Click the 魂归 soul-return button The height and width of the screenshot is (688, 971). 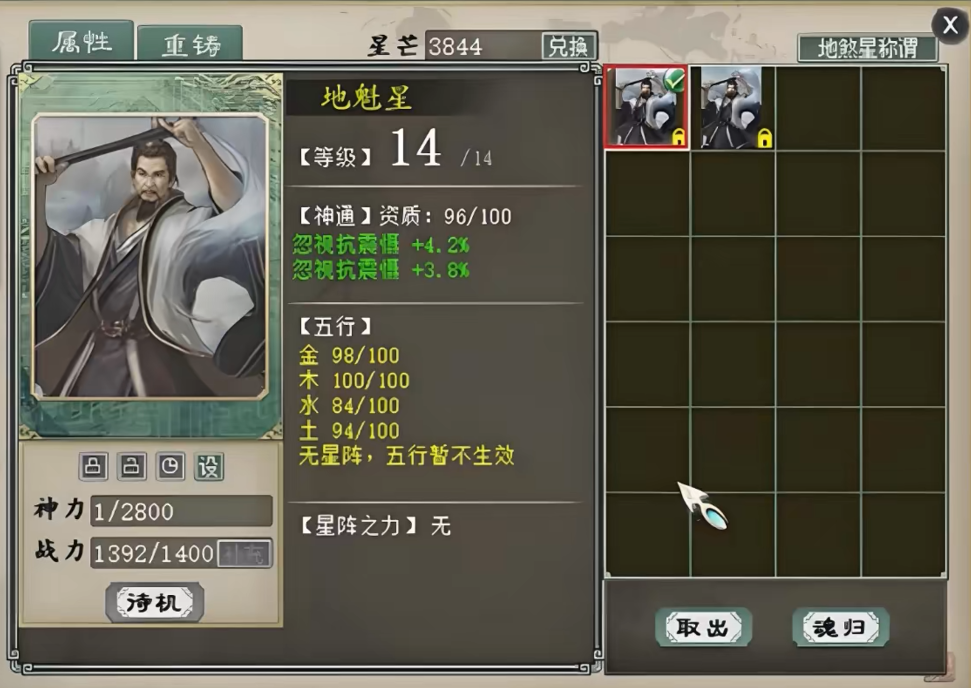coord(840,628)
